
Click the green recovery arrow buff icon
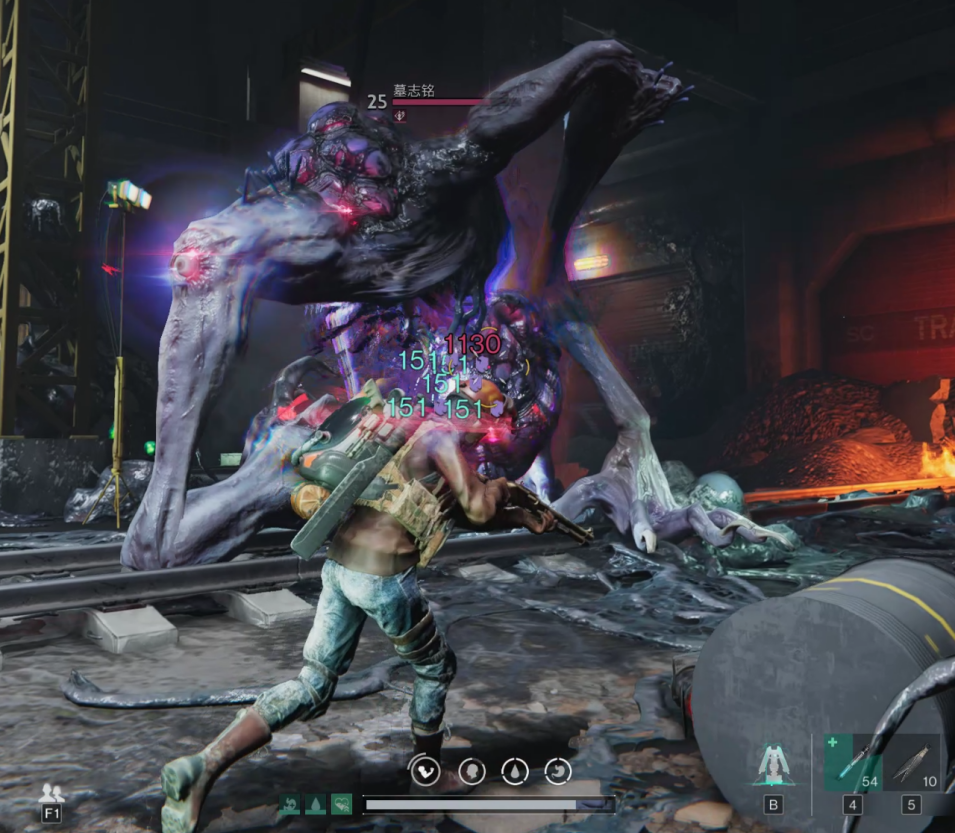[x=290, y=804]
